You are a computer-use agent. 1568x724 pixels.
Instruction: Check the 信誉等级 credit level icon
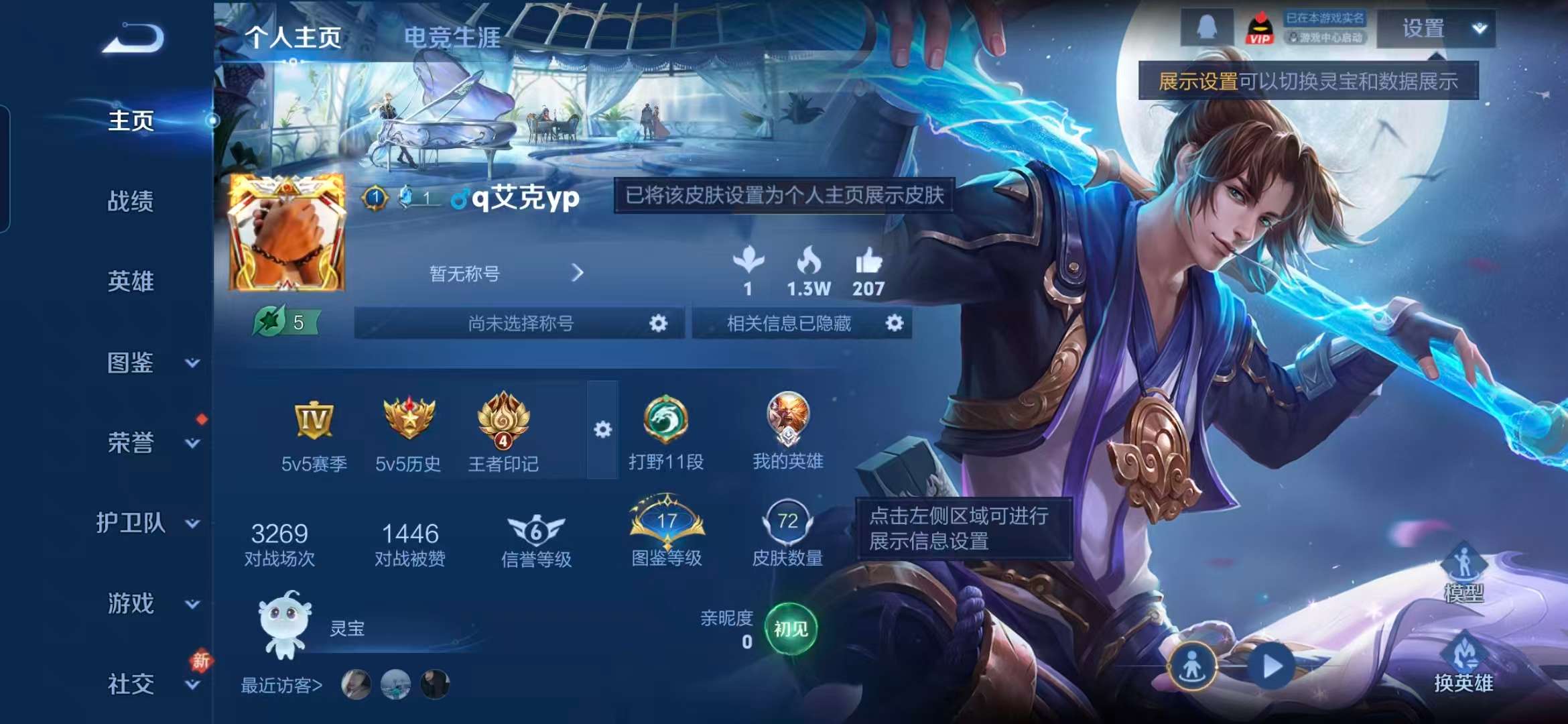[535, 530]
